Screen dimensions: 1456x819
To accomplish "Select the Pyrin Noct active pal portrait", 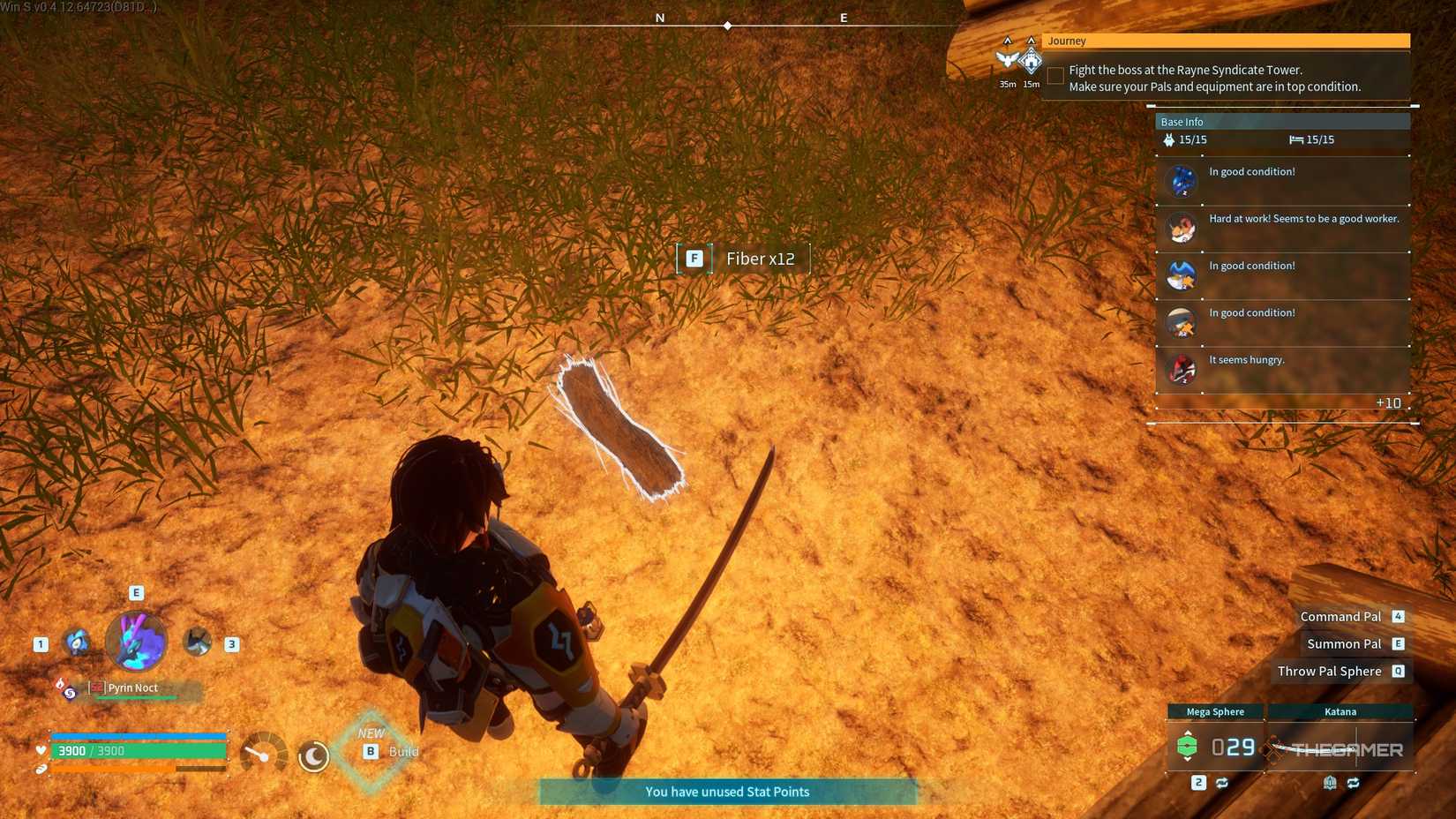I will click(136, 642).
